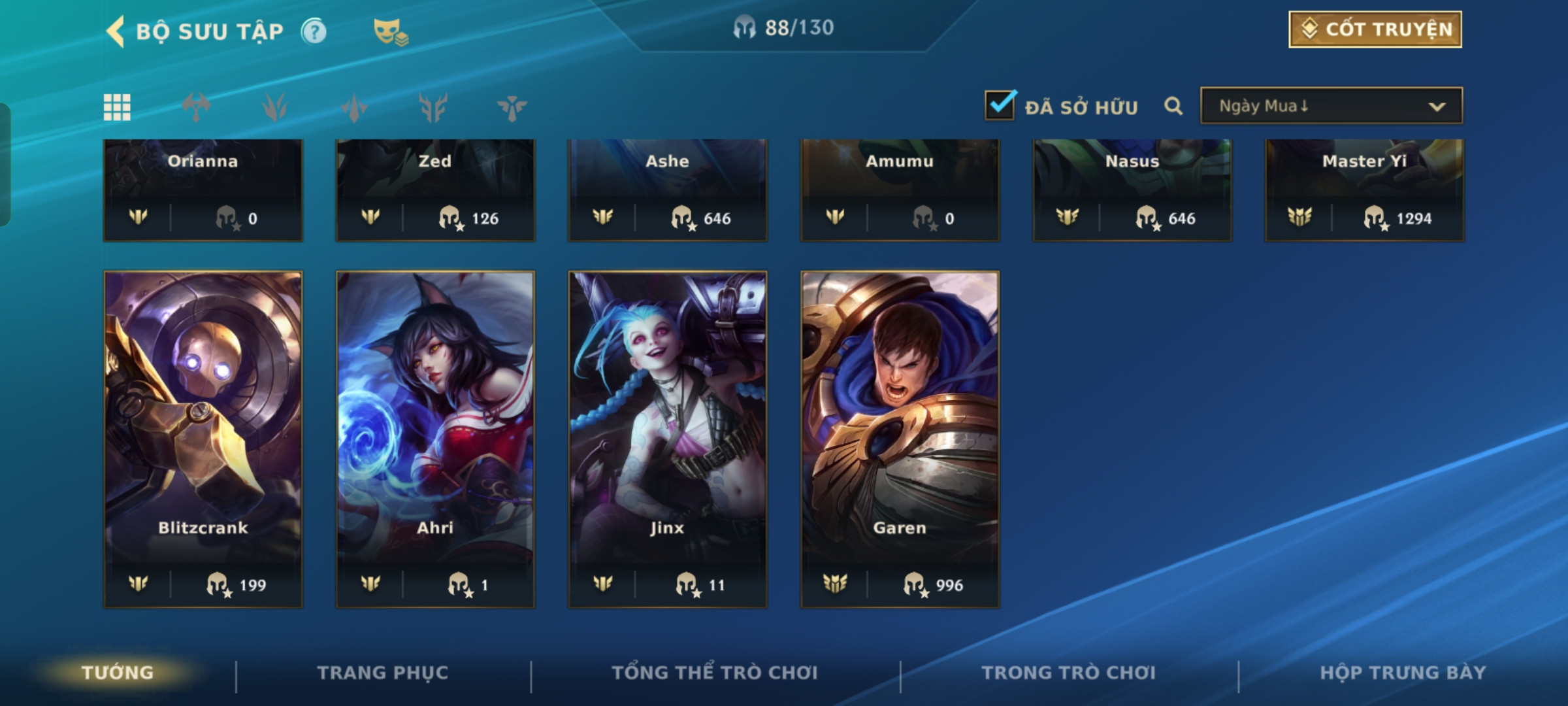Go back from Bộ Sưu Tập
Viewport: 1568px width, 706px height.
click(116, 31)
